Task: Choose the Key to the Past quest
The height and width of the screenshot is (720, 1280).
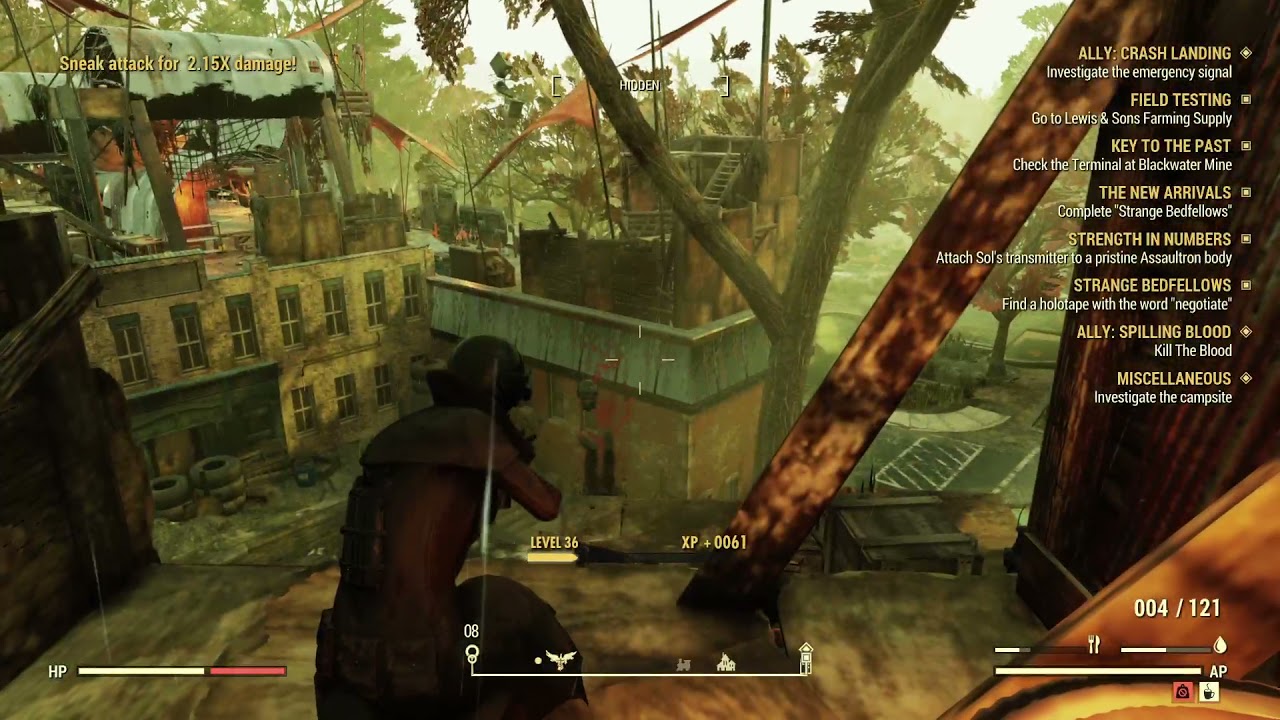Action: (x=1170, y=146)
